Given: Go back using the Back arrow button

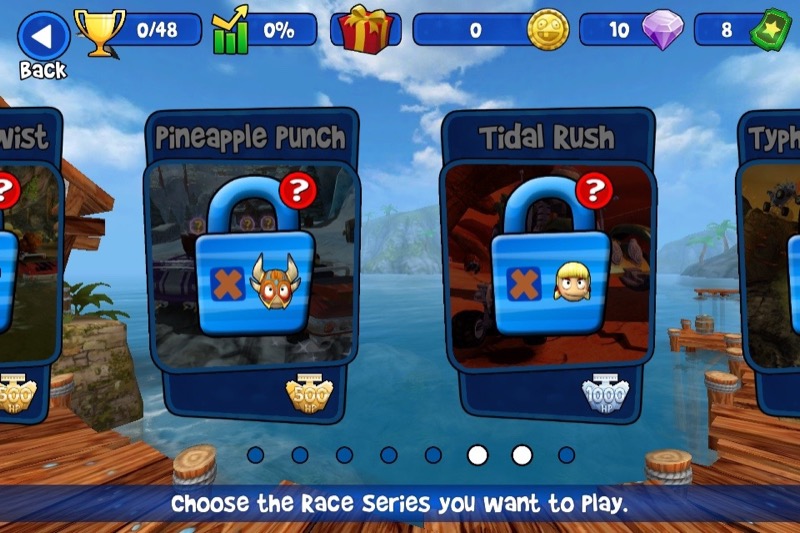Looking at the screenshot, I should (x=43, y=38).
